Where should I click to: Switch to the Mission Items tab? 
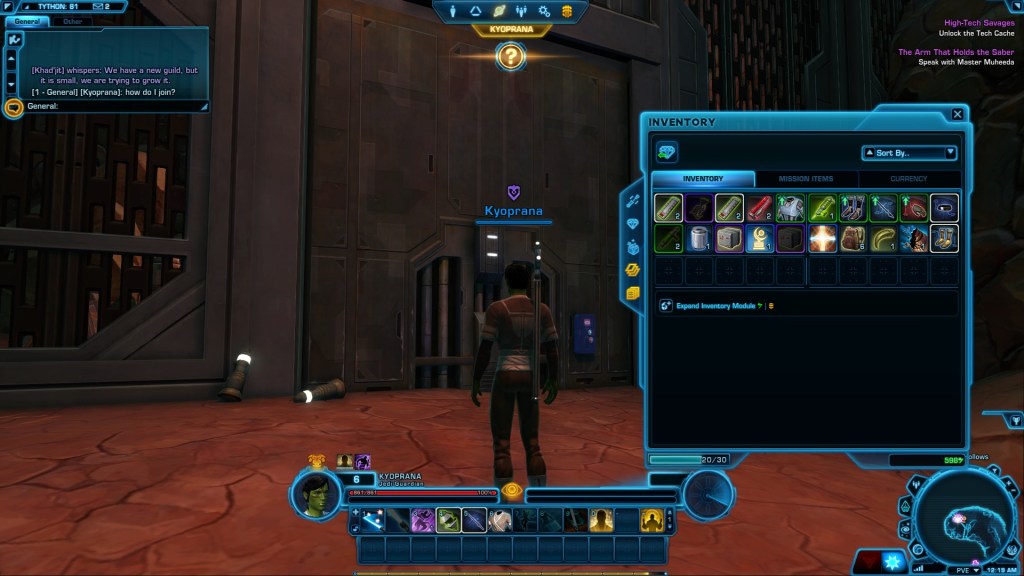click(806, 179)
